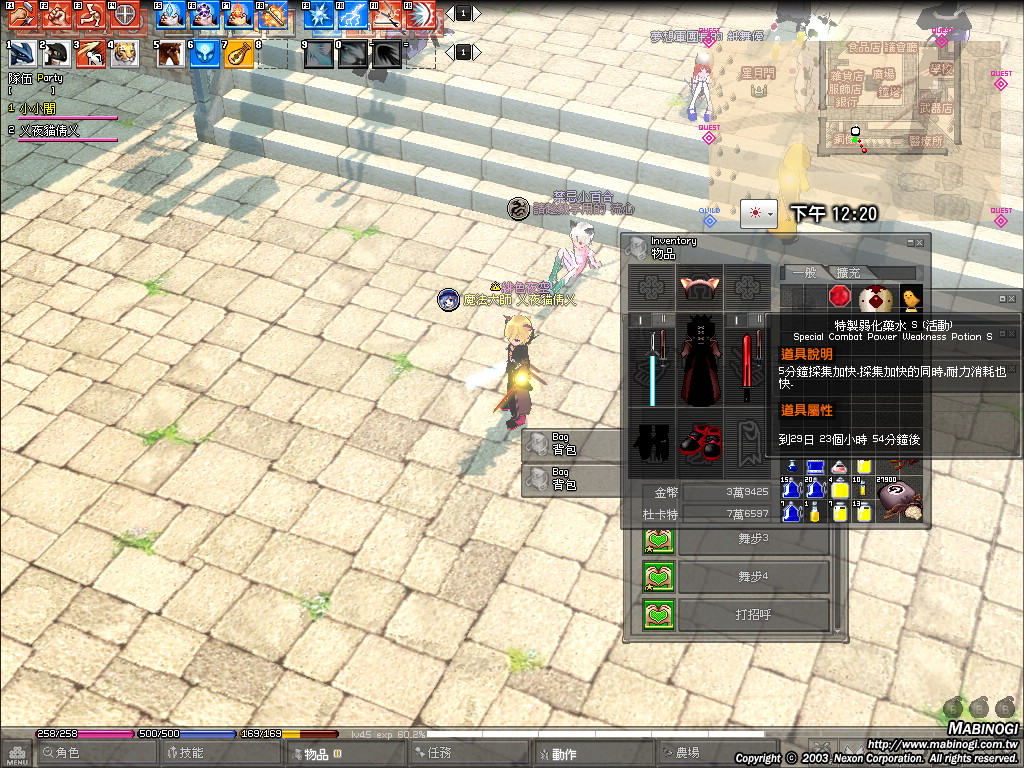Open the sun weather dropdown
Screen dimensions: 1024x768
pos(758,213)
